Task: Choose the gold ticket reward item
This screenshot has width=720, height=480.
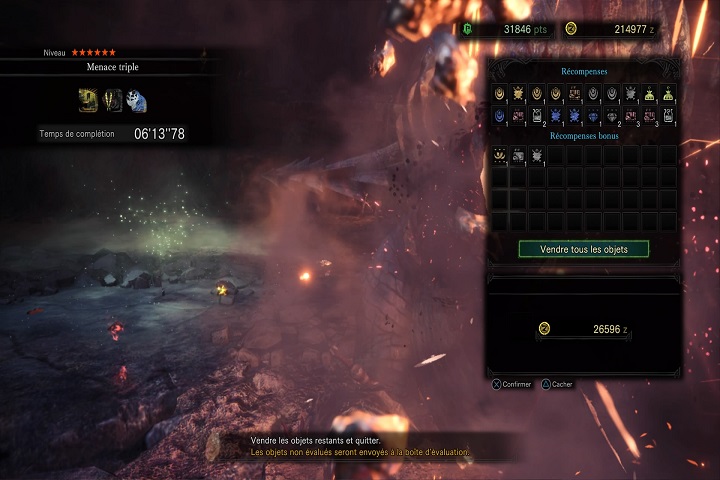Action: coord(574,93)
